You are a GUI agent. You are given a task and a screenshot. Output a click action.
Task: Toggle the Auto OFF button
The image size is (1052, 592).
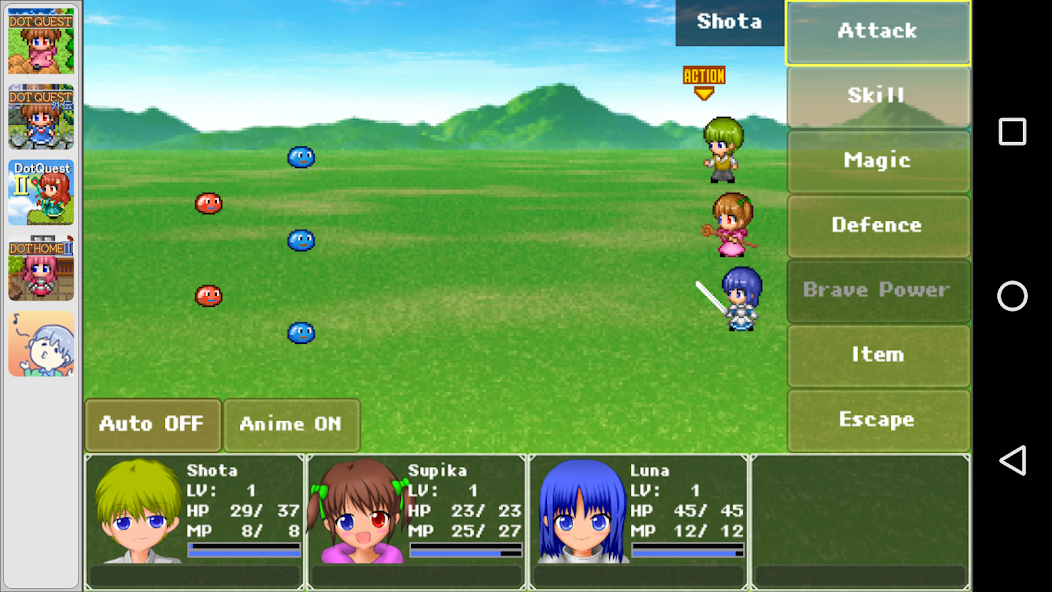[152, 425]
